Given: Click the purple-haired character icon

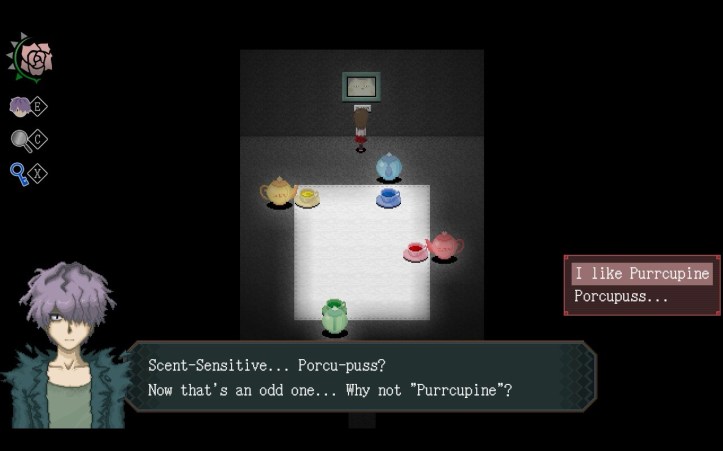Looking at the screenshot, I should 20,107.
